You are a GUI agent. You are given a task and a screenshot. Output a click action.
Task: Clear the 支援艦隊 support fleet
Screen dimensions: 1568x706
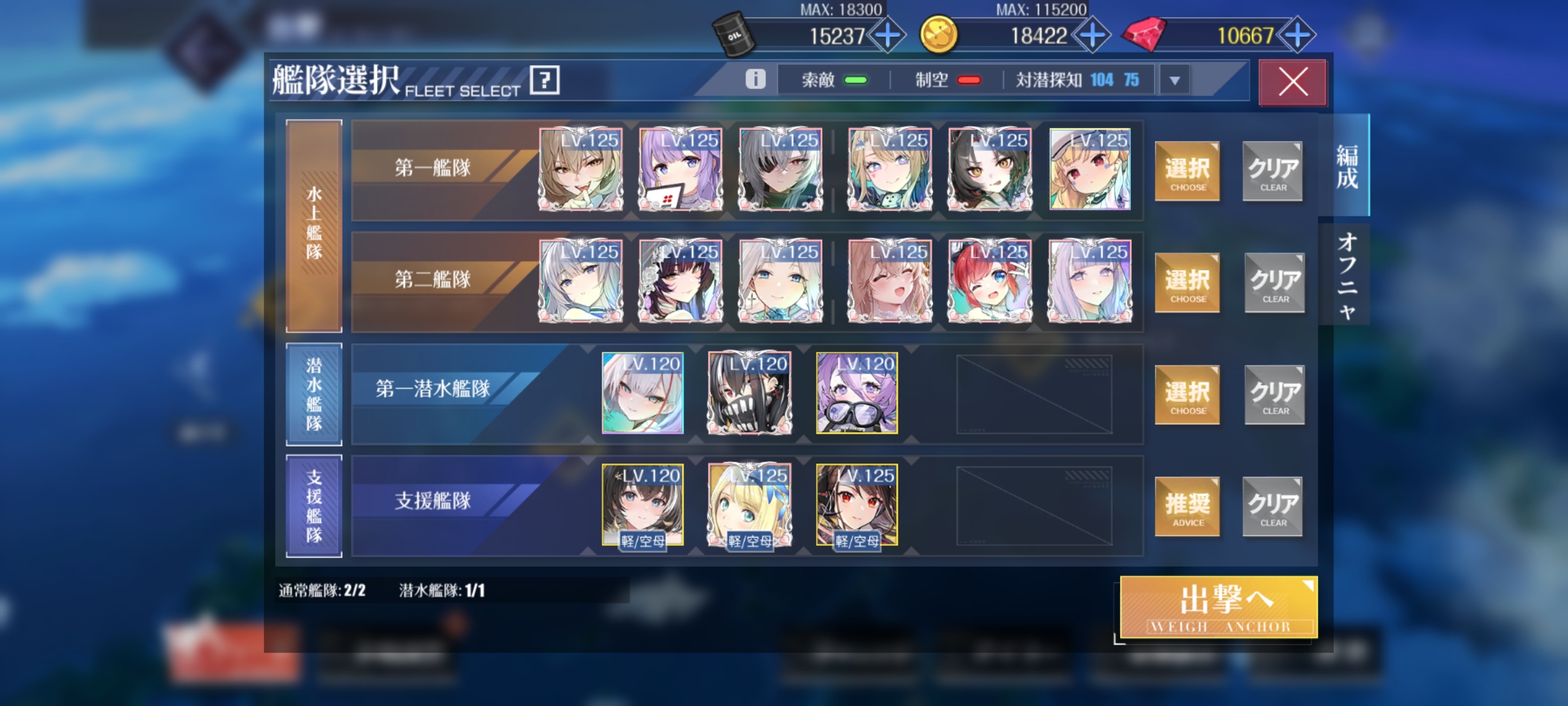tap(1273, 507)
